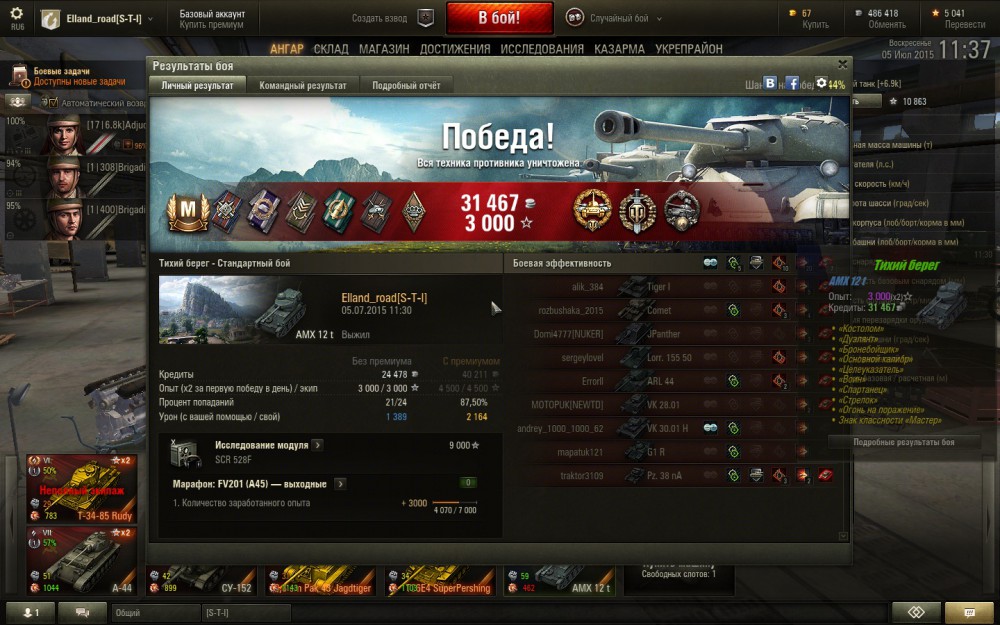Open the КАЗАРМА barracks
Image resolution: width=1000 pixels, height=625 pixels.
tap(619, 49)
